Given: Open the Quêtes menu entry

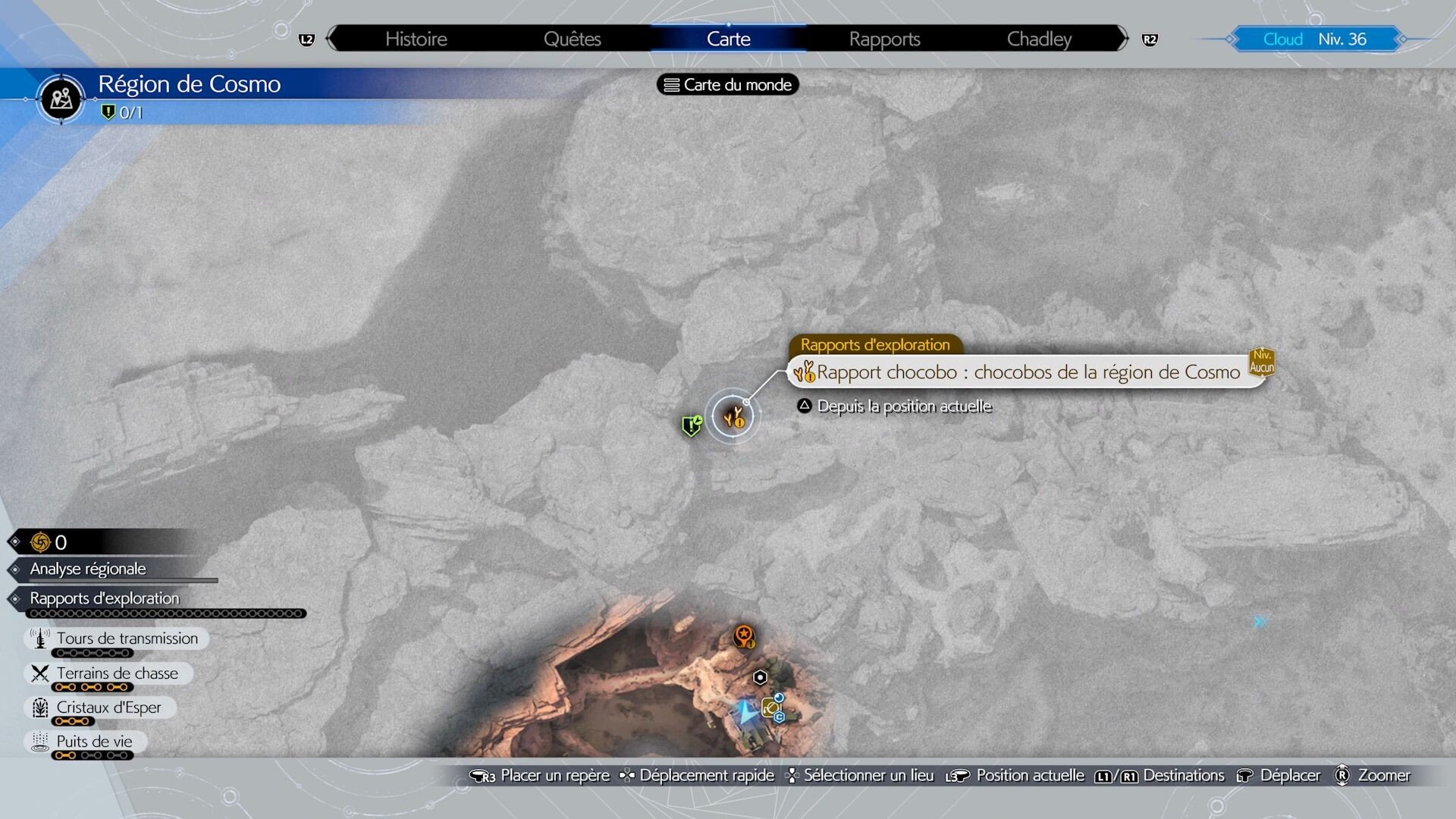Looking at the screenshot, I should coord(573,38).
